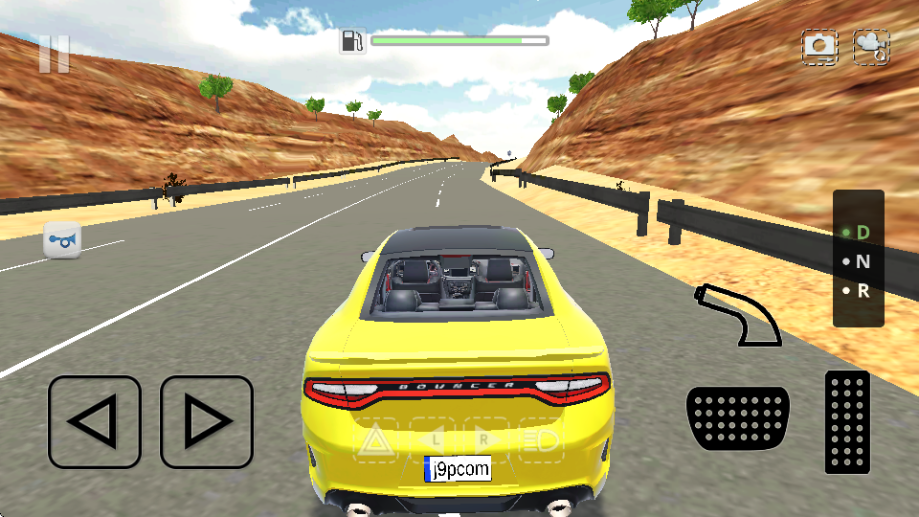This screenshot has width=919, height=517.
Task: Shift gear selector to N
Action: [859, 262]
